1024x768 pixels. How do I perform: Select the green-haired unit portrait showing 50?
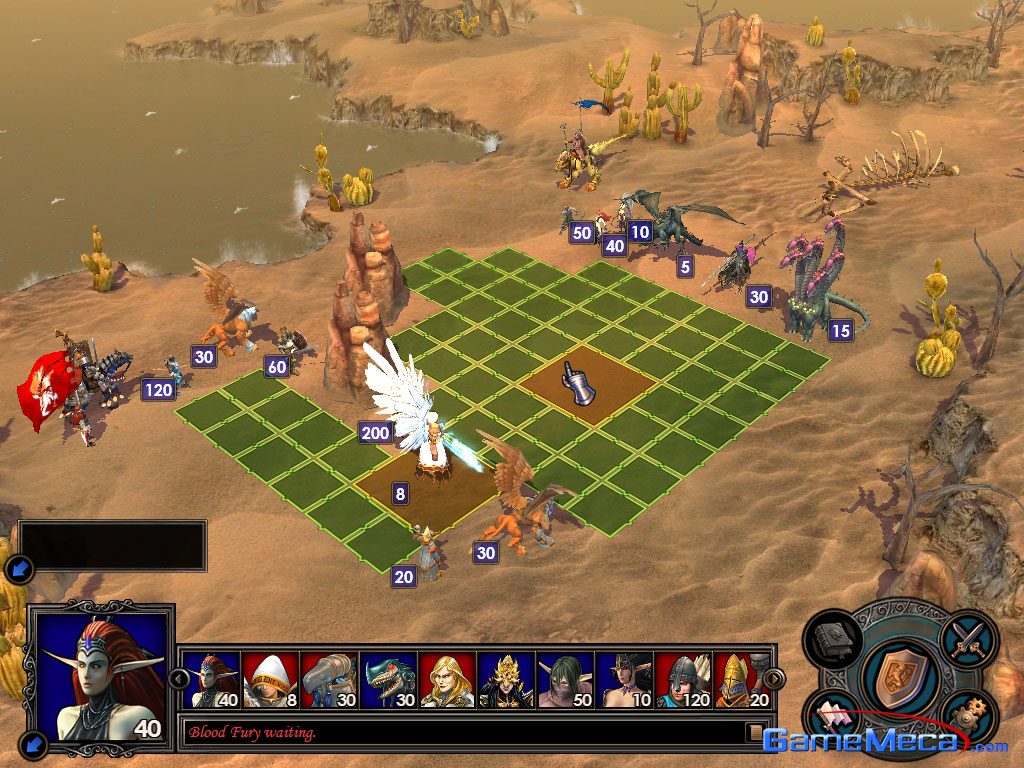pos(565,680)
